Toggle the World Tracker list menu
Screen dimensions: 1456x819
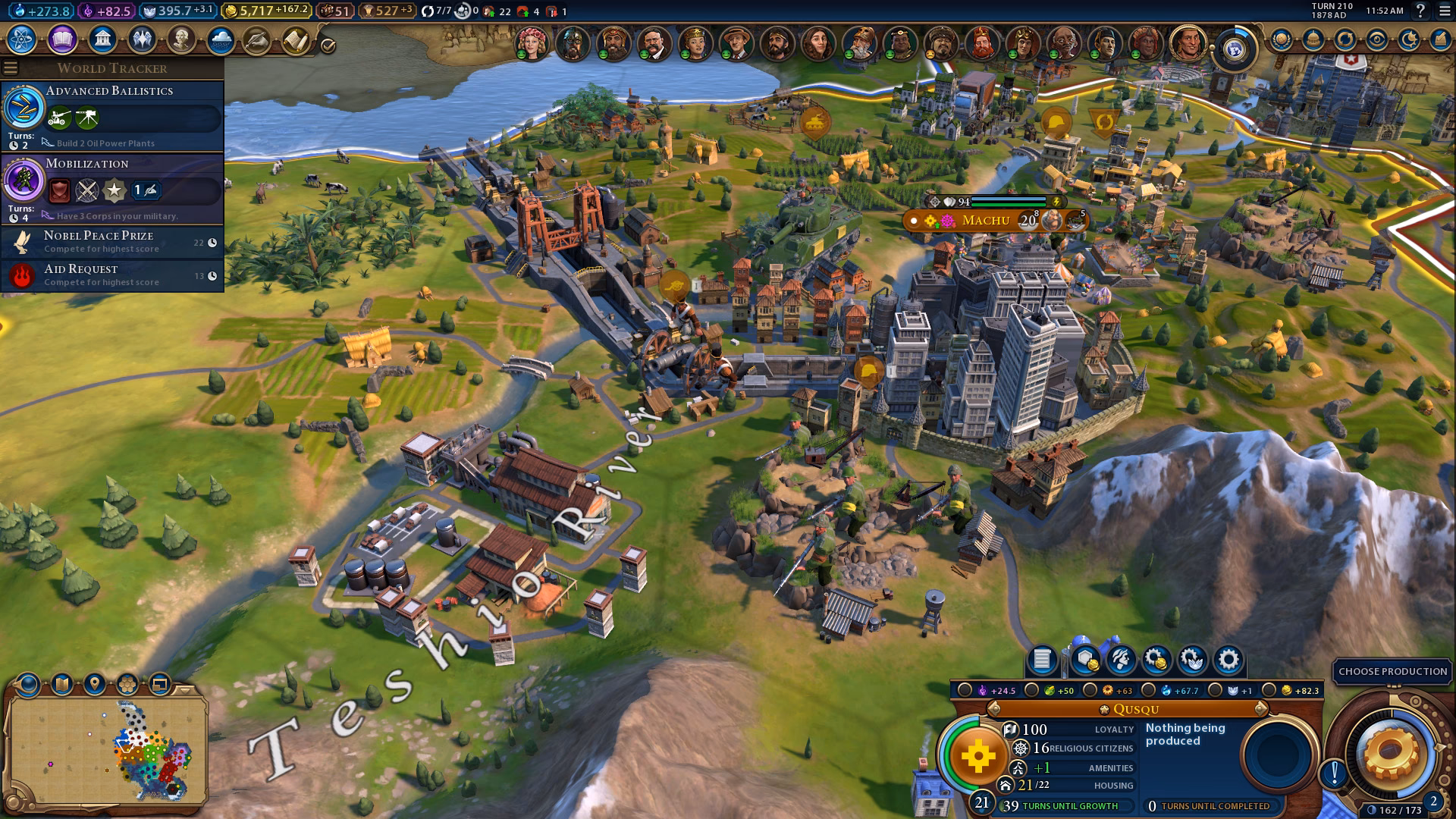(11, 68)
